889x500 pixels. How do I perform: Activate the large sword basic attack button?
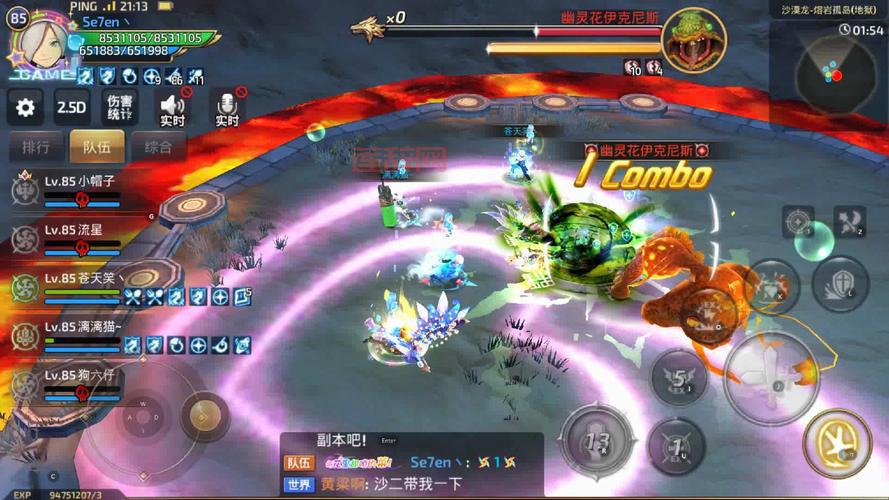click(x=771, y=377)
